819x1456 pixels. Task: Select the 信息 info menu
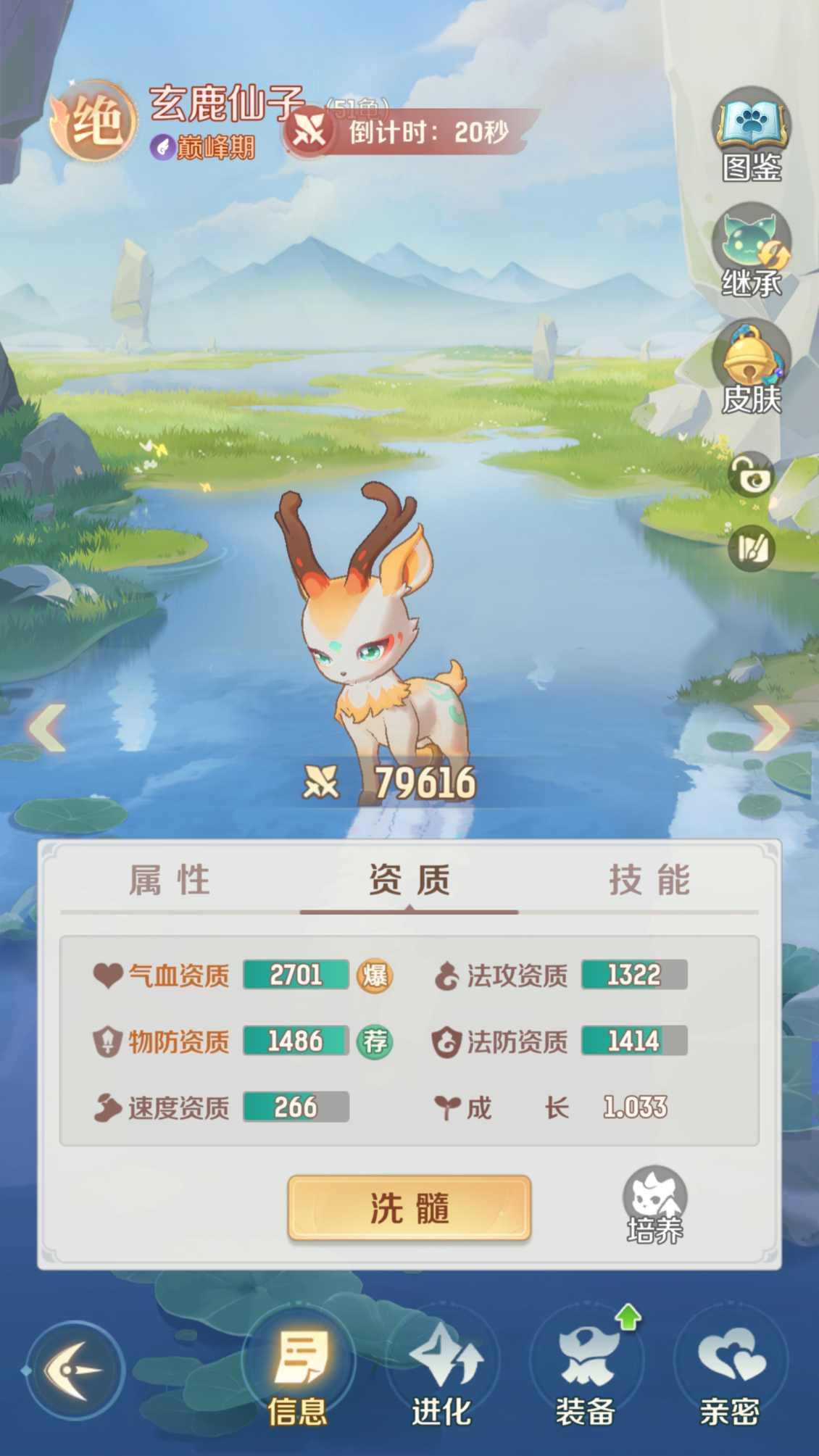(298, 1373)
